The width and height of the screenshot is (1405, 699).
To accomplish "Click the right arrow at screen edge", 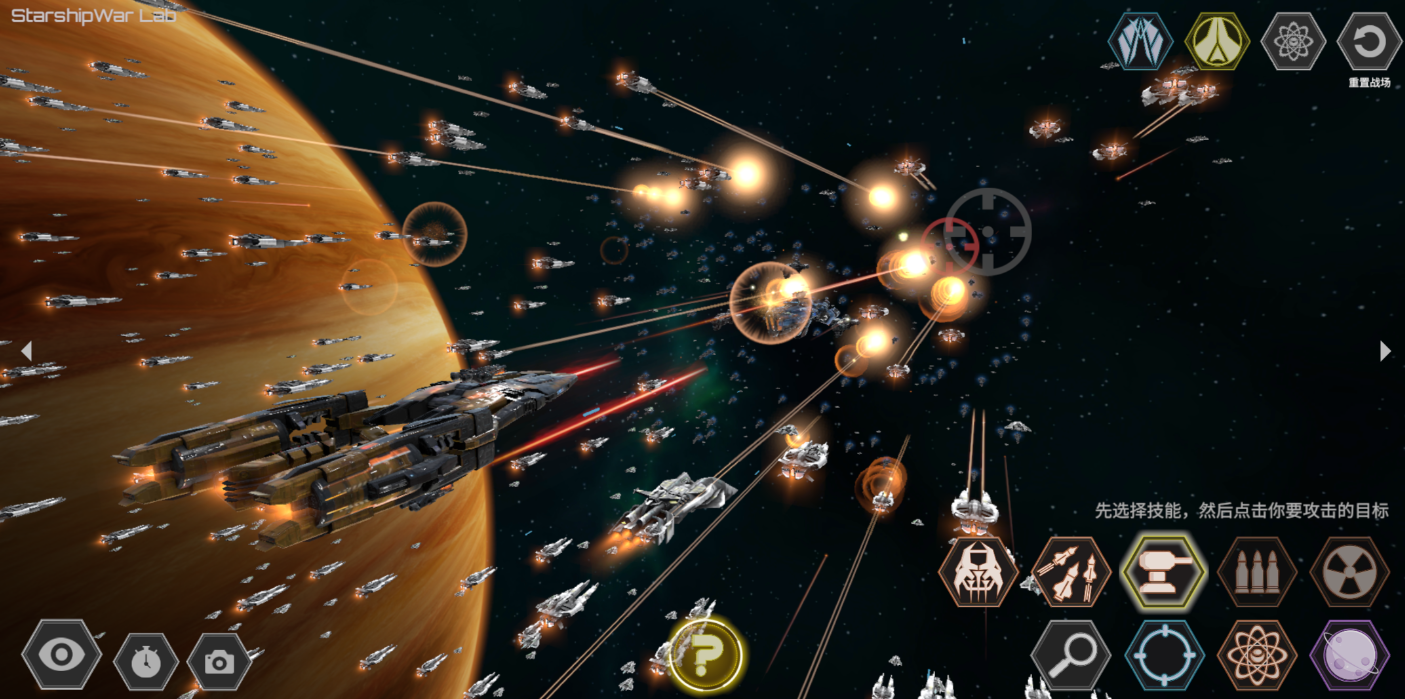I will [1385, 351].
